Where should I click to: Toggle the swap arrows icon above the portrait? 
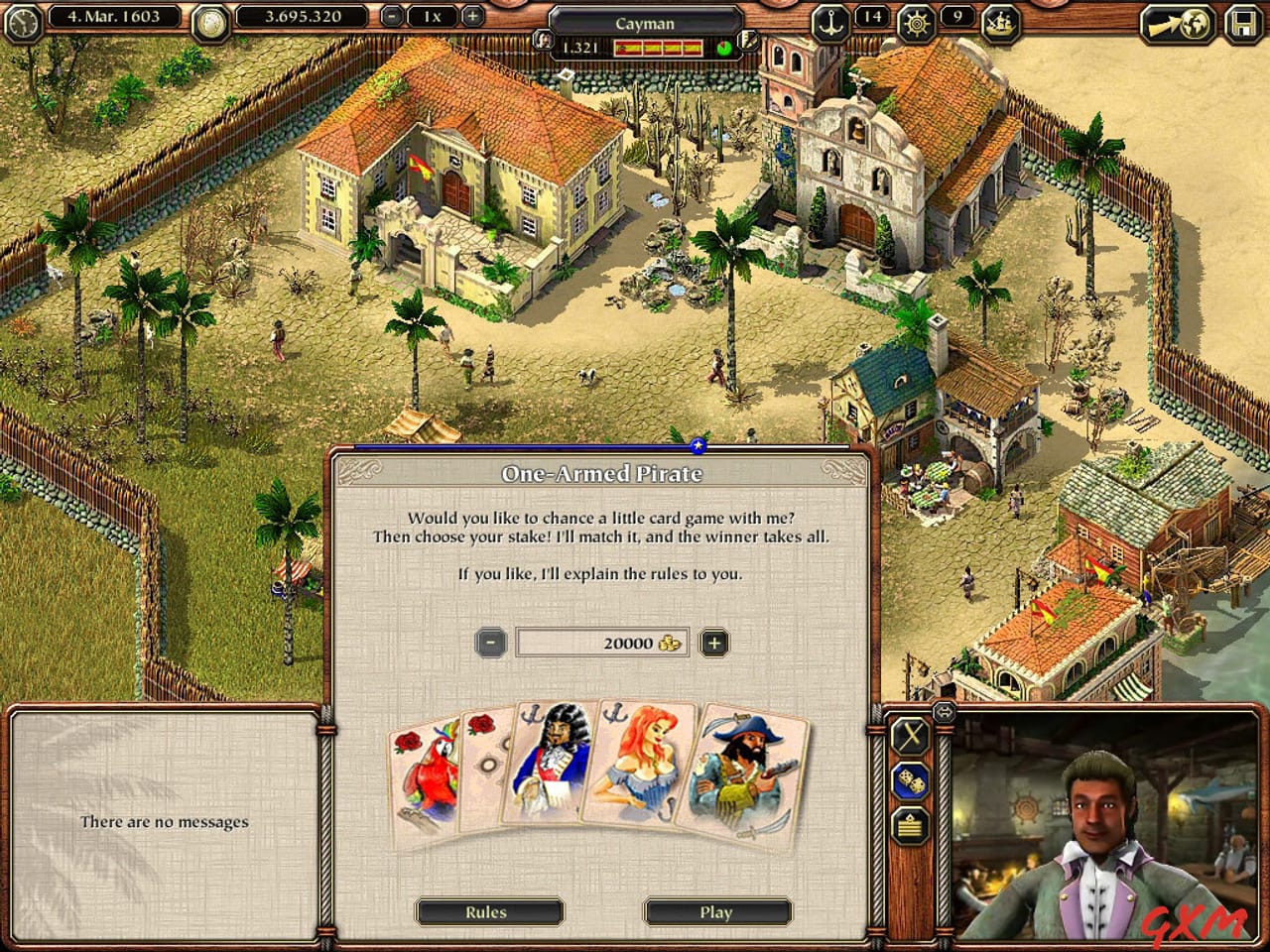point(943,711)
